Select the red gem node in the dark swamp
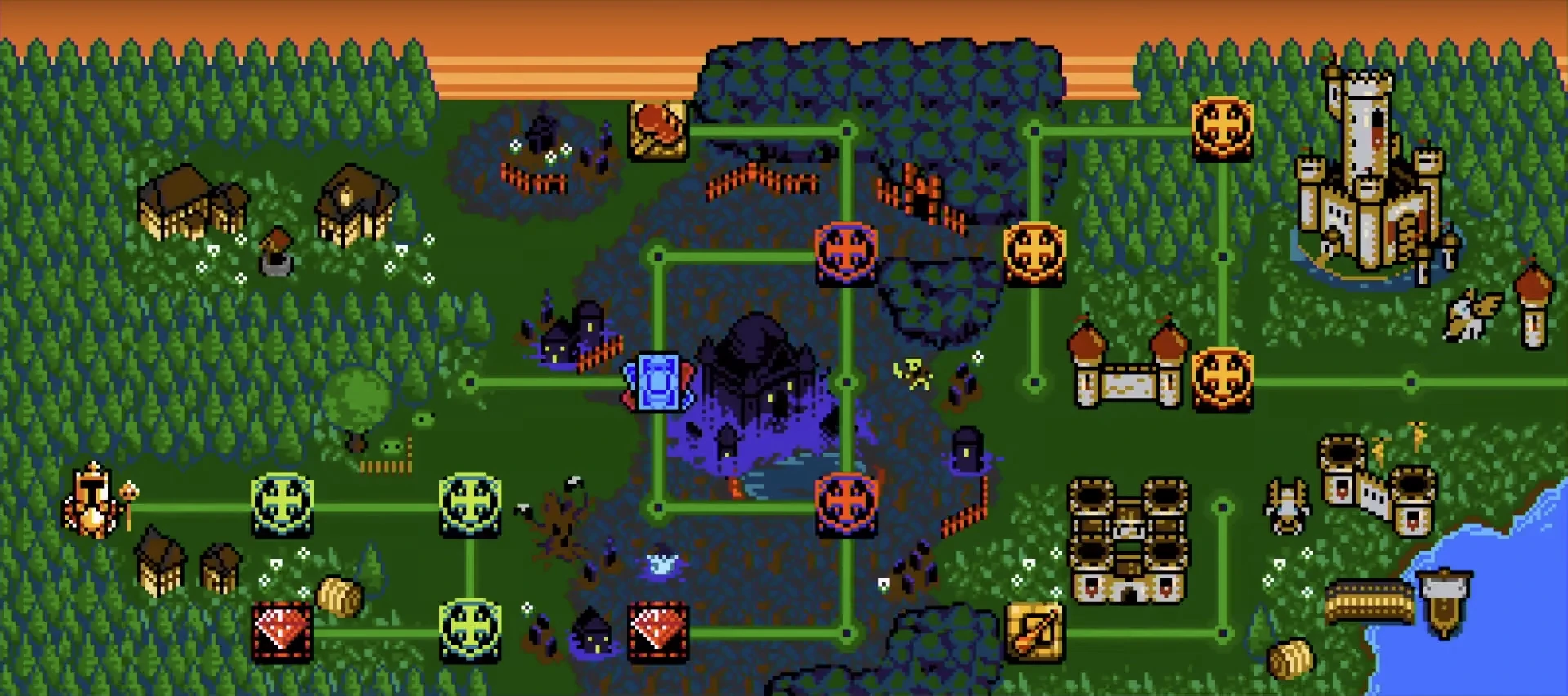 point(657,633)
